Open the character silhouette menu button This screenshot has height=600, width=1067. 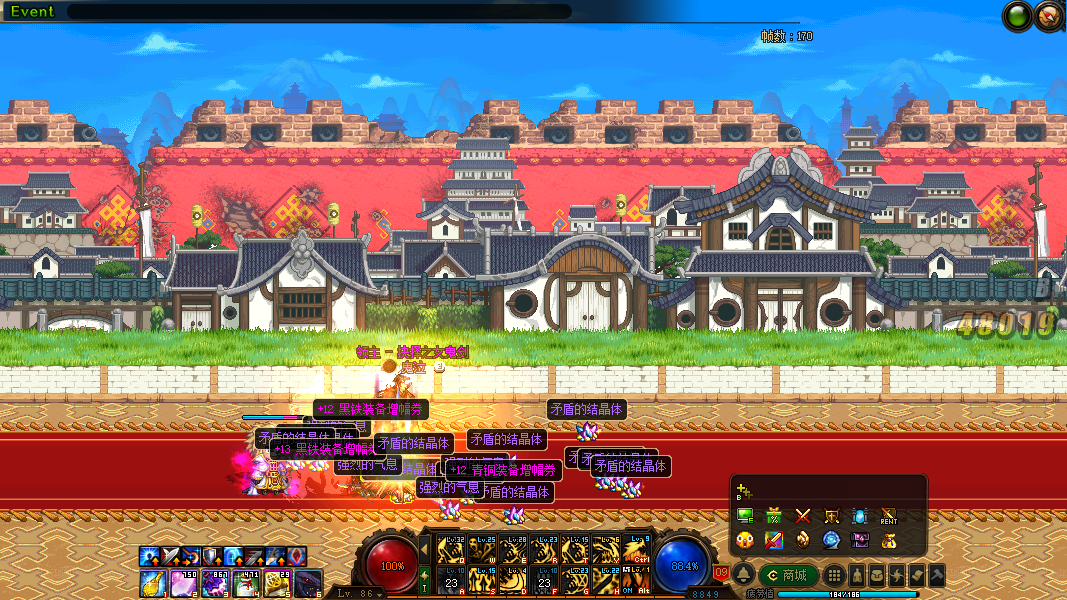point(858,575)
